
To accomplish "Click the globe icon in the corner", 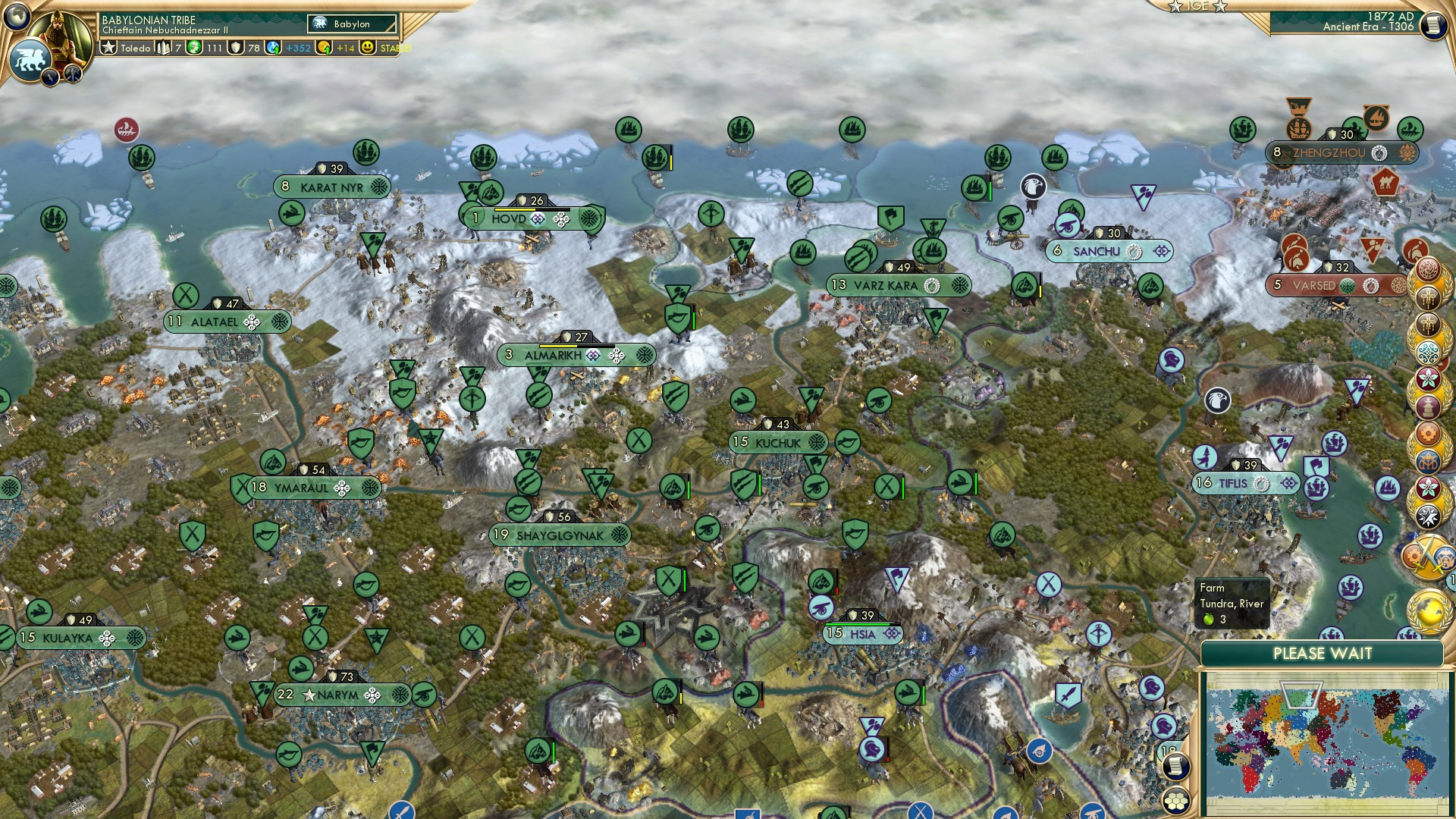I will (x=15, y=14).
